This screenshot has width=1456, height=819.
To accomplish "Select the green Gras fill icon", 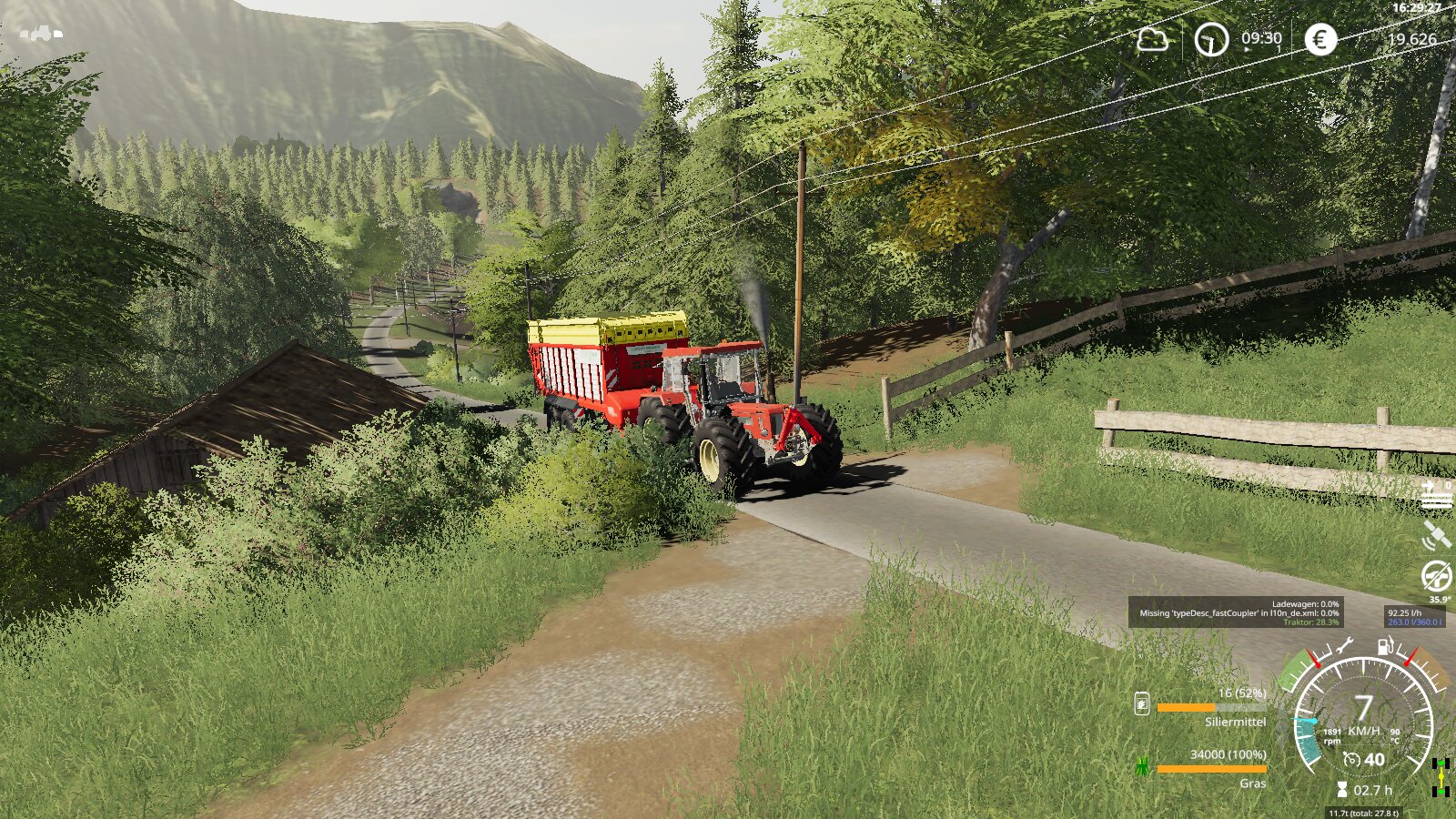I will 1142,767.
